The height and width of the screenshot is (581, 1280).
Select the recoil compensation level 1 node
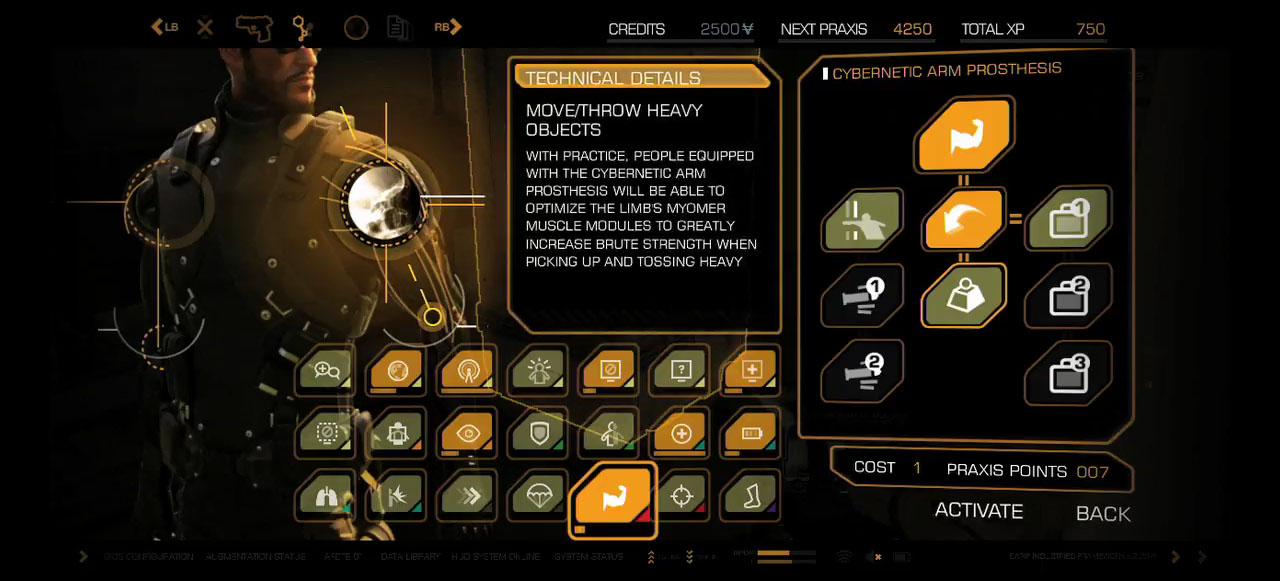pos(861,295)
